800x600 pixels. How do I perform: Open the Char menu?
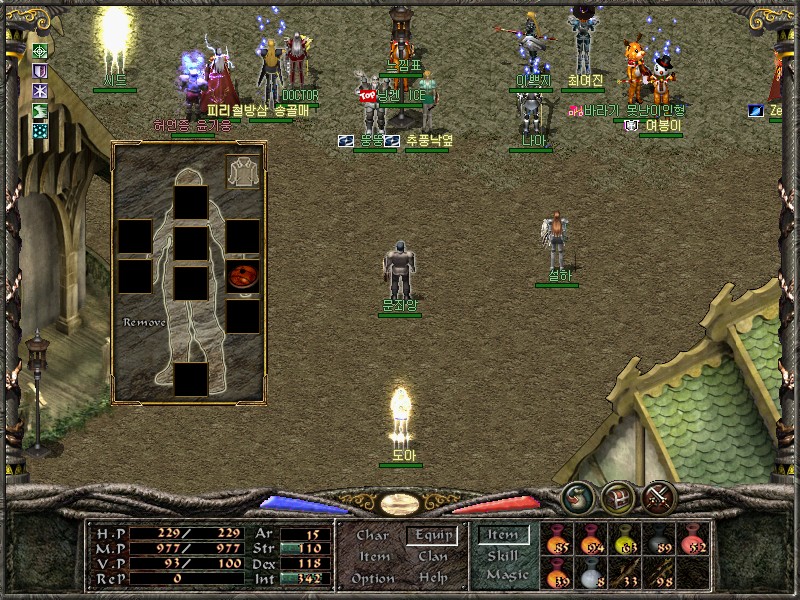(x=372, y=535)
